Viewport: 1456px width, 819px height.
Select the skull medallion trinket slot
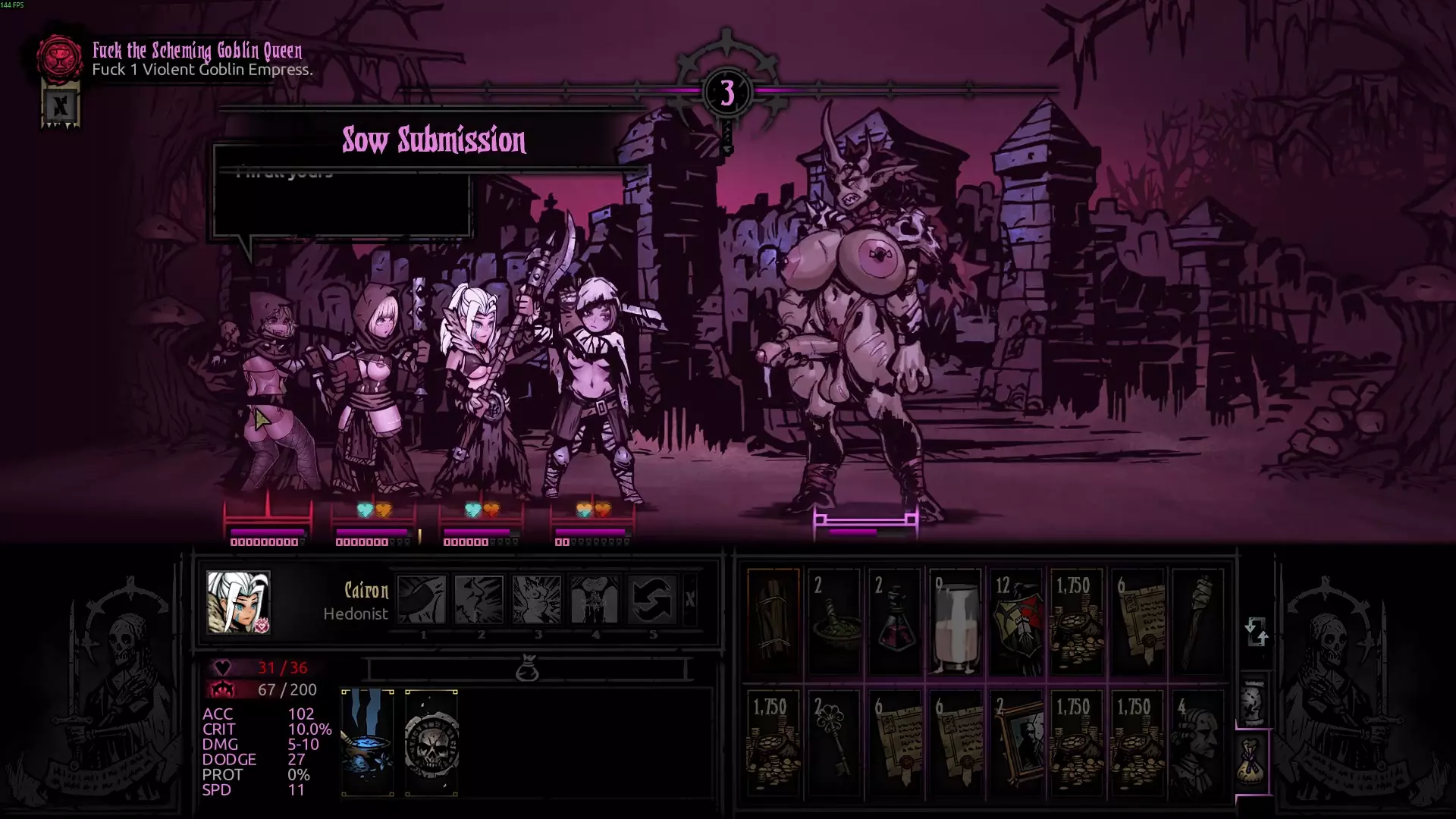pos(431,742)
